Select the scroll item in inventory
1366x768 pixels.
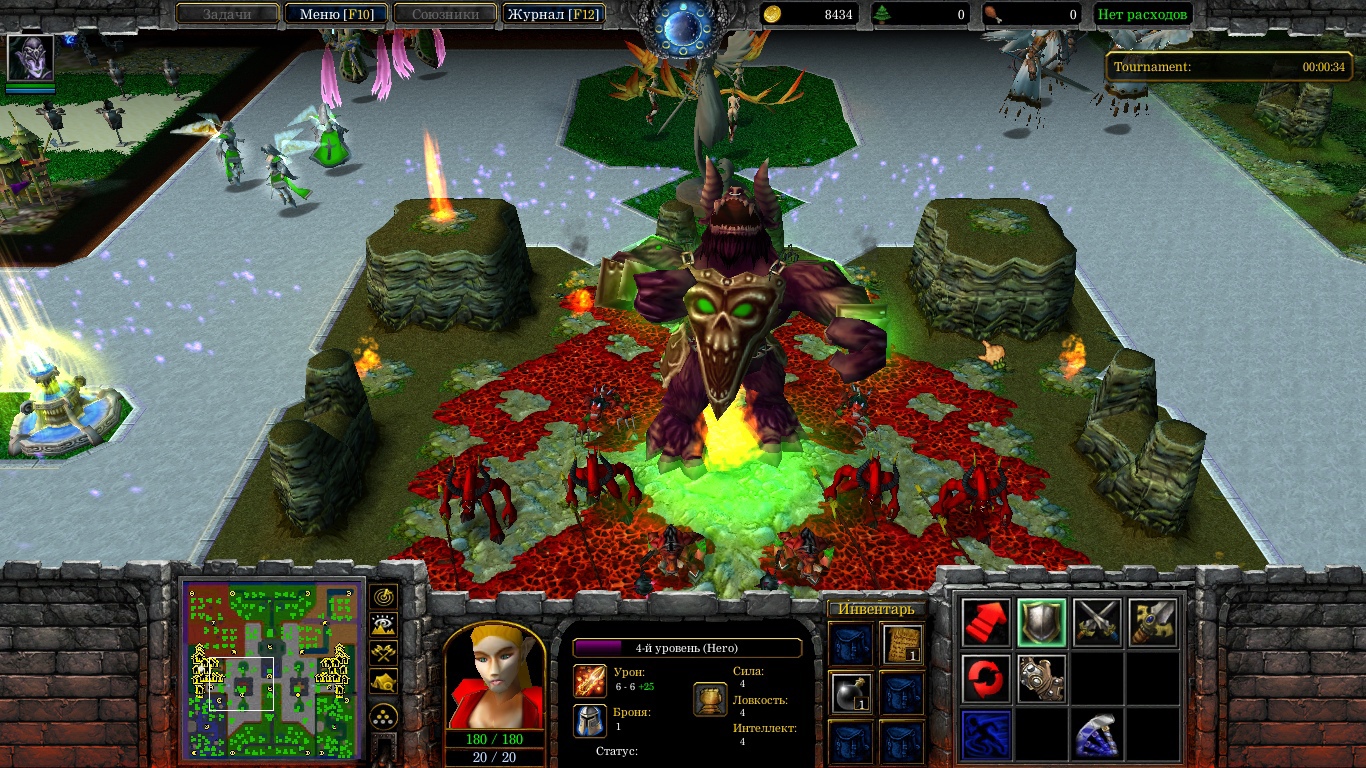coord(902,643)
